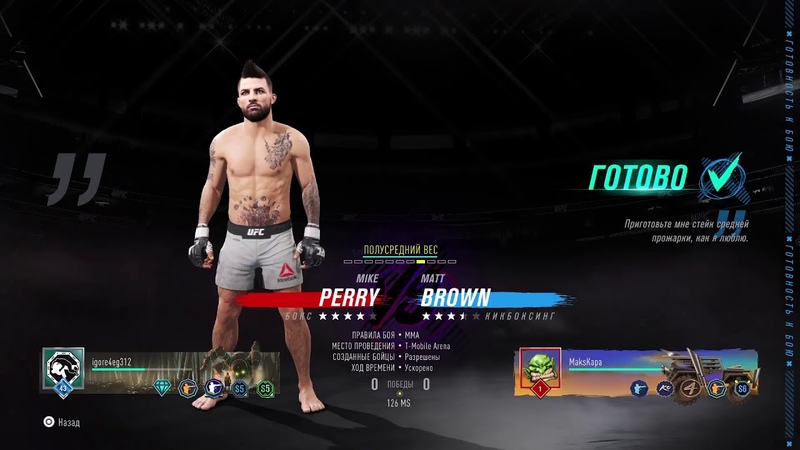Select the green S5 badge on igore4eg312's card
Image resolution: width=800 pixels, height=450 pixels.
point(265,387)
